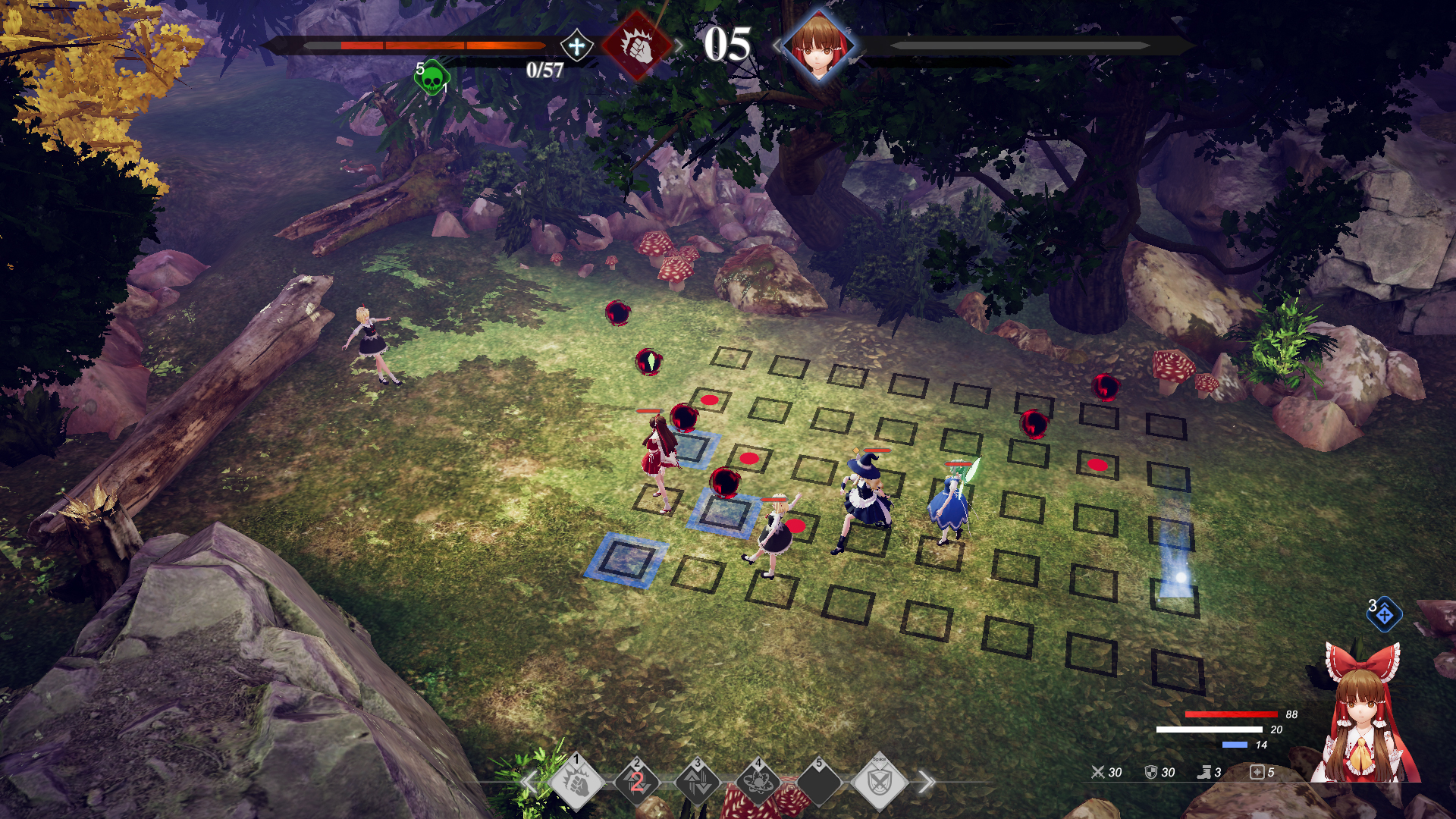Click the crossed swords attack stat icon

tap(1097, 773)
